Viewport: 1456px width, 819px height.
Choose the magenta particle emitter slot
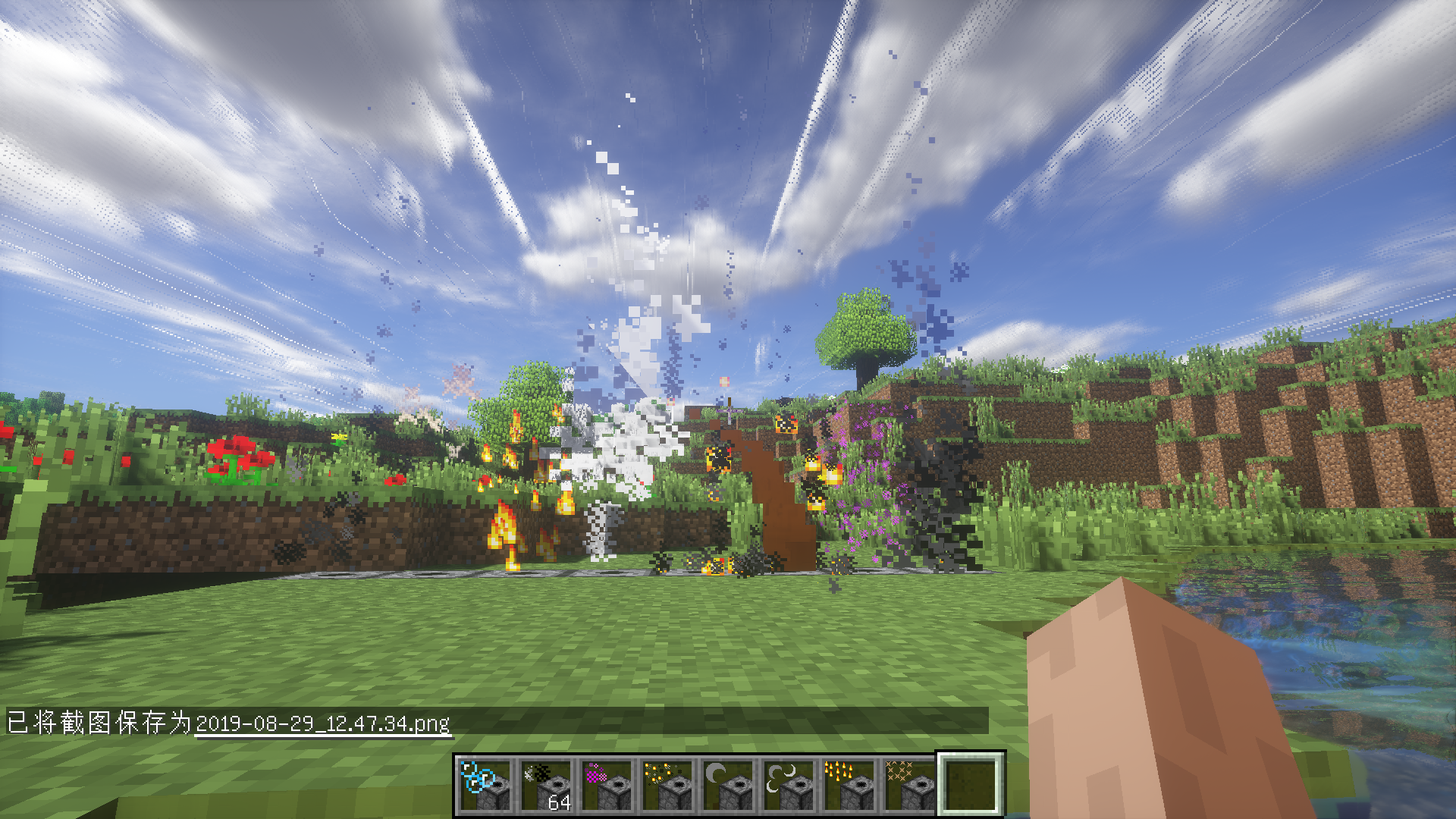click(607, 786)
